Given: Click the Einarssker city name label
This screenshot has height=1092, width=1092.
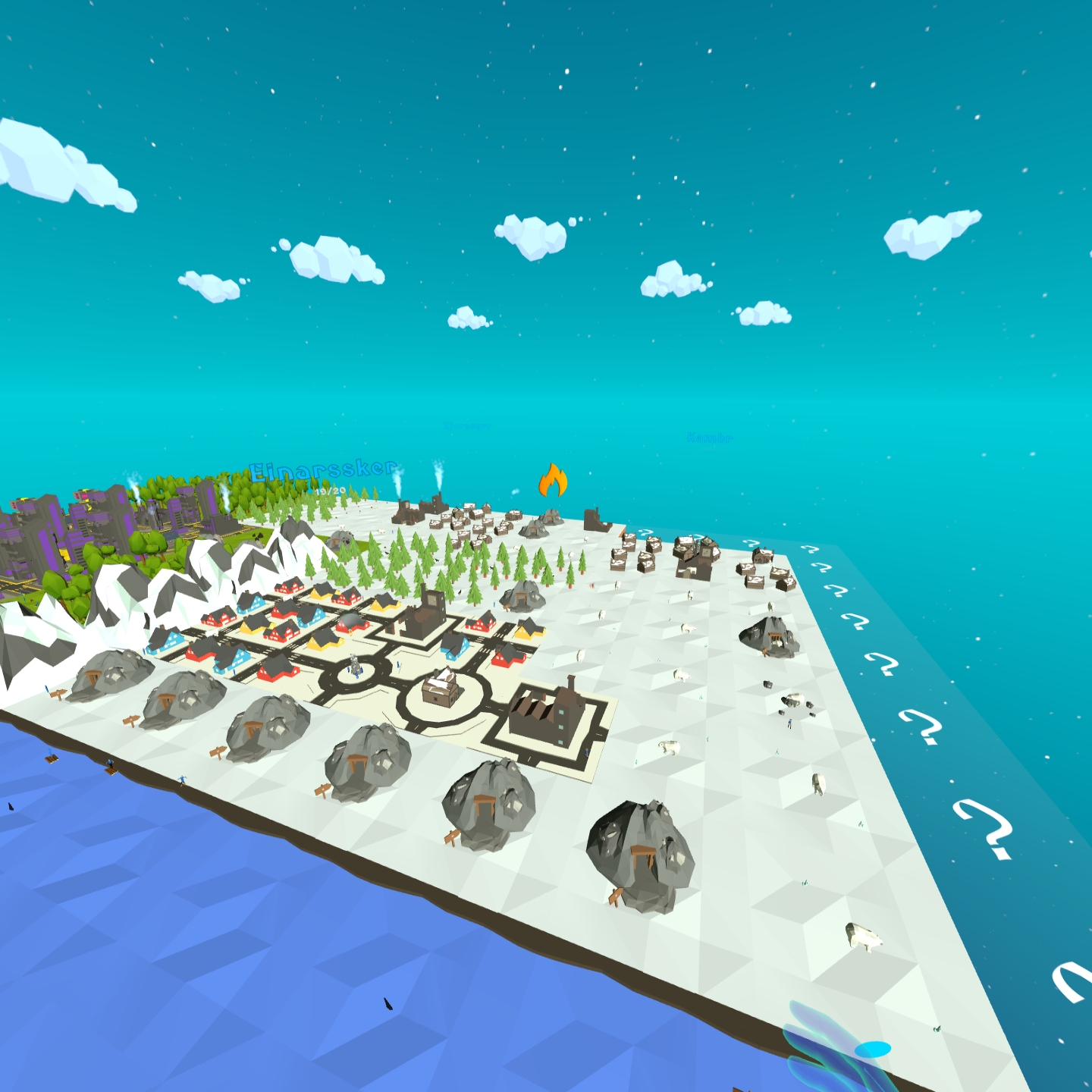Looking at the screenshot, I should click(324, 470).
